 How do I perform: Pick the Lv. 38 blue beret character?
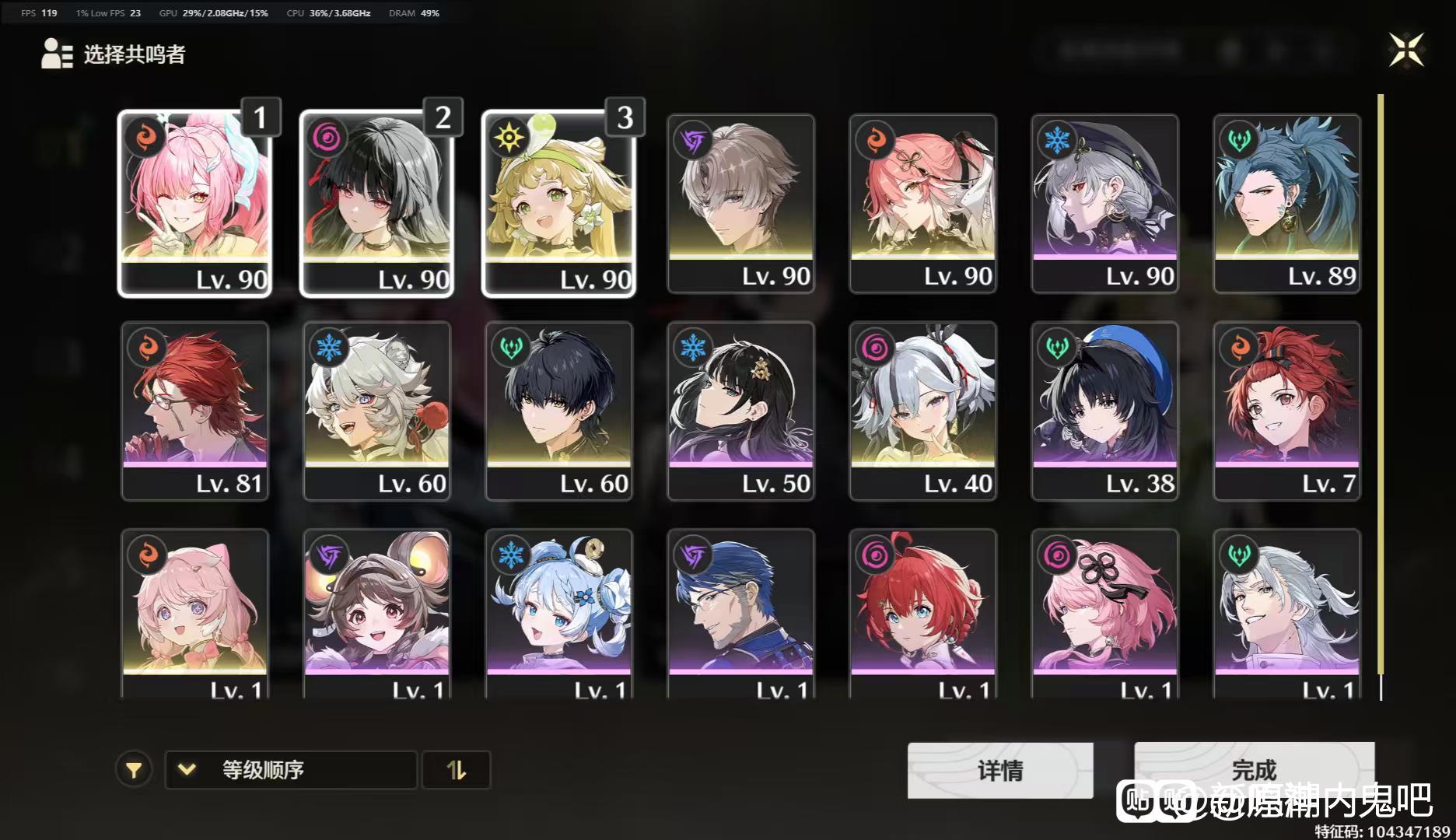coord(1105,410)
